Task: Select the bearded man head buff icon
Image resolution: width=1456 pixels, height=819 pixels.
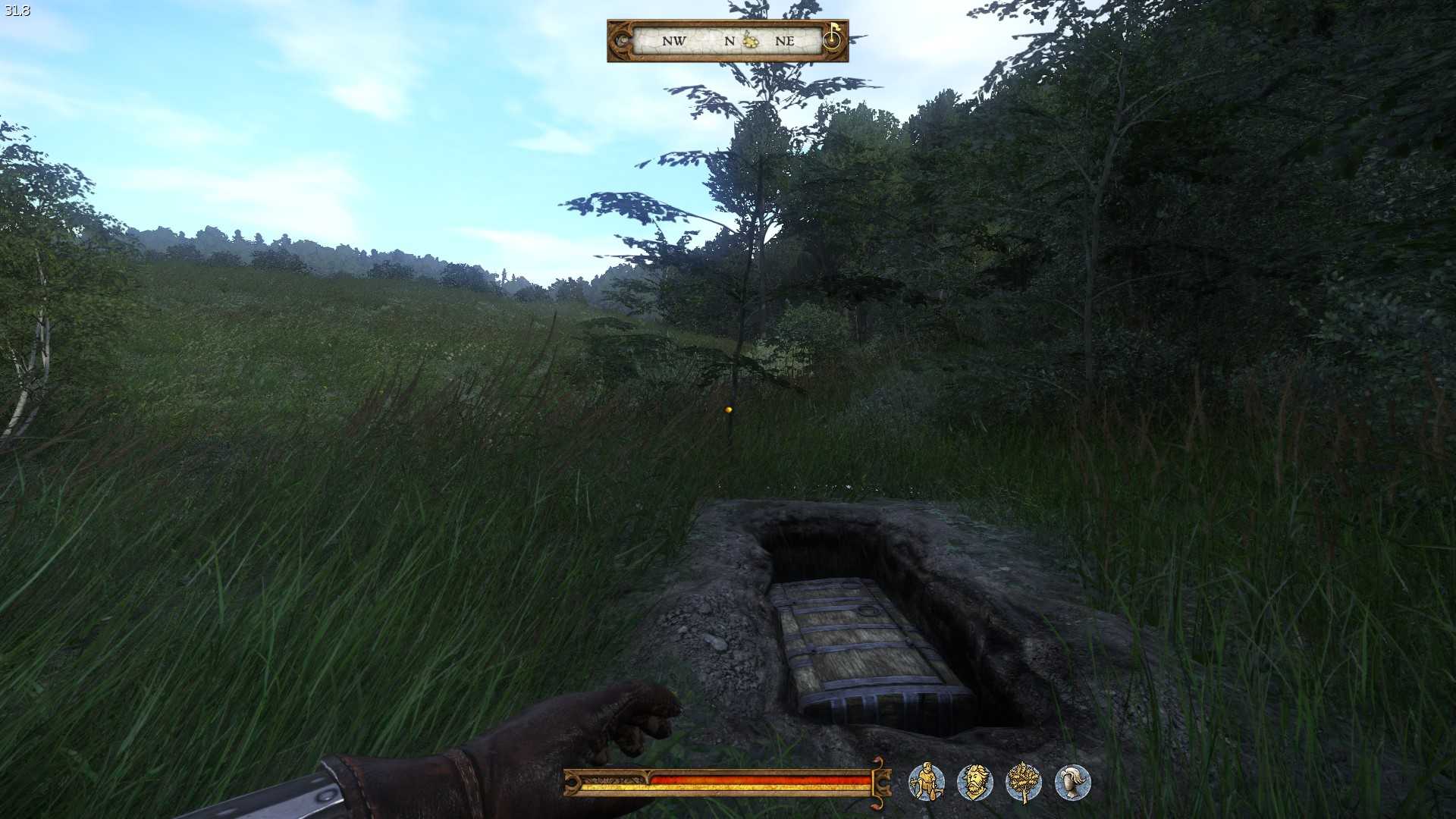Action: [974, 782]
